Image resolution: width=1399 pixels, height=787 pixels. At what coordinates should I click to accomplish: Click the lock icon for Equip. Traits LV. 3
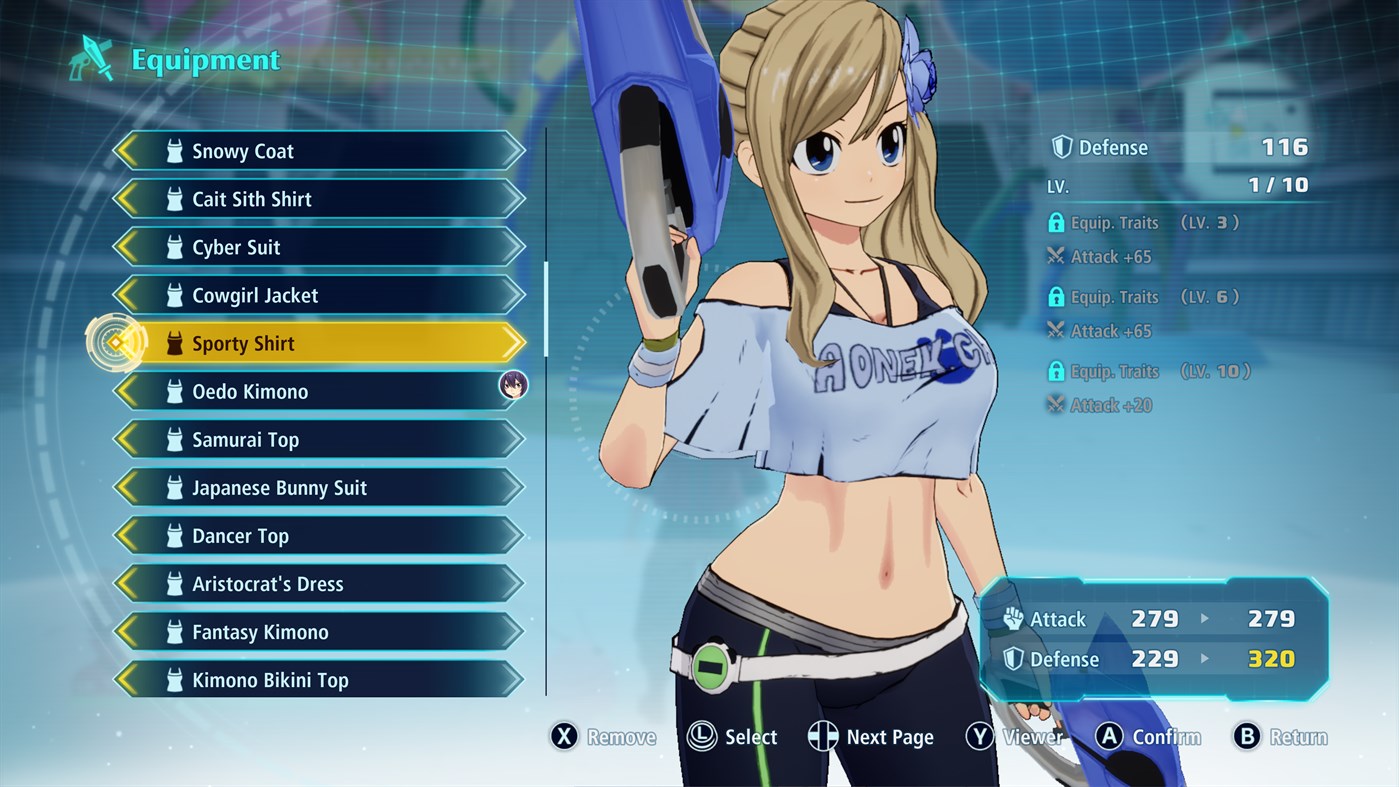point(1057,222)
